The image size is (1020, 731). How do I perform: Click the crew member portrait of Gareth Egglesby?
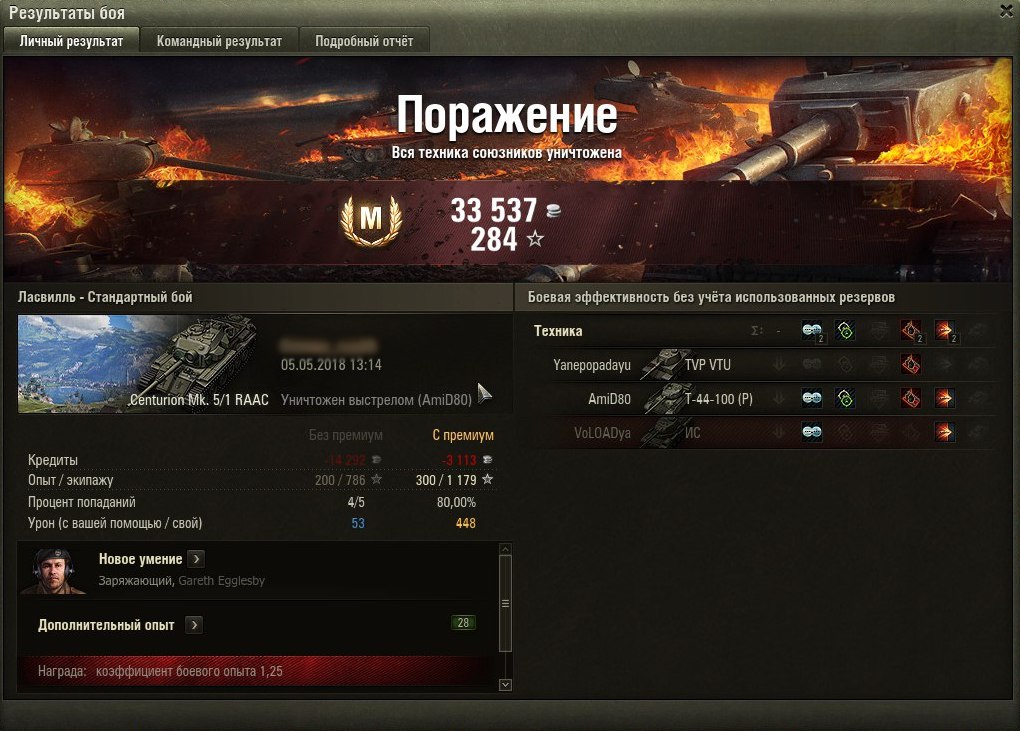pos(52,570)
